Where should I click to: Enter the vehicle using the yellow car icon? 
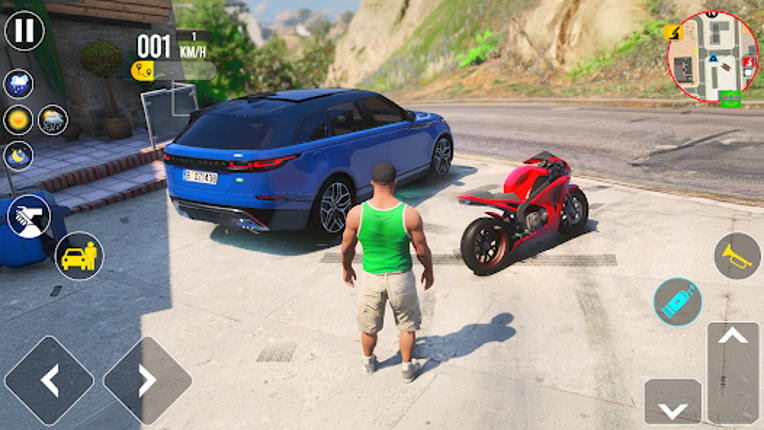[x=79, y=256]
